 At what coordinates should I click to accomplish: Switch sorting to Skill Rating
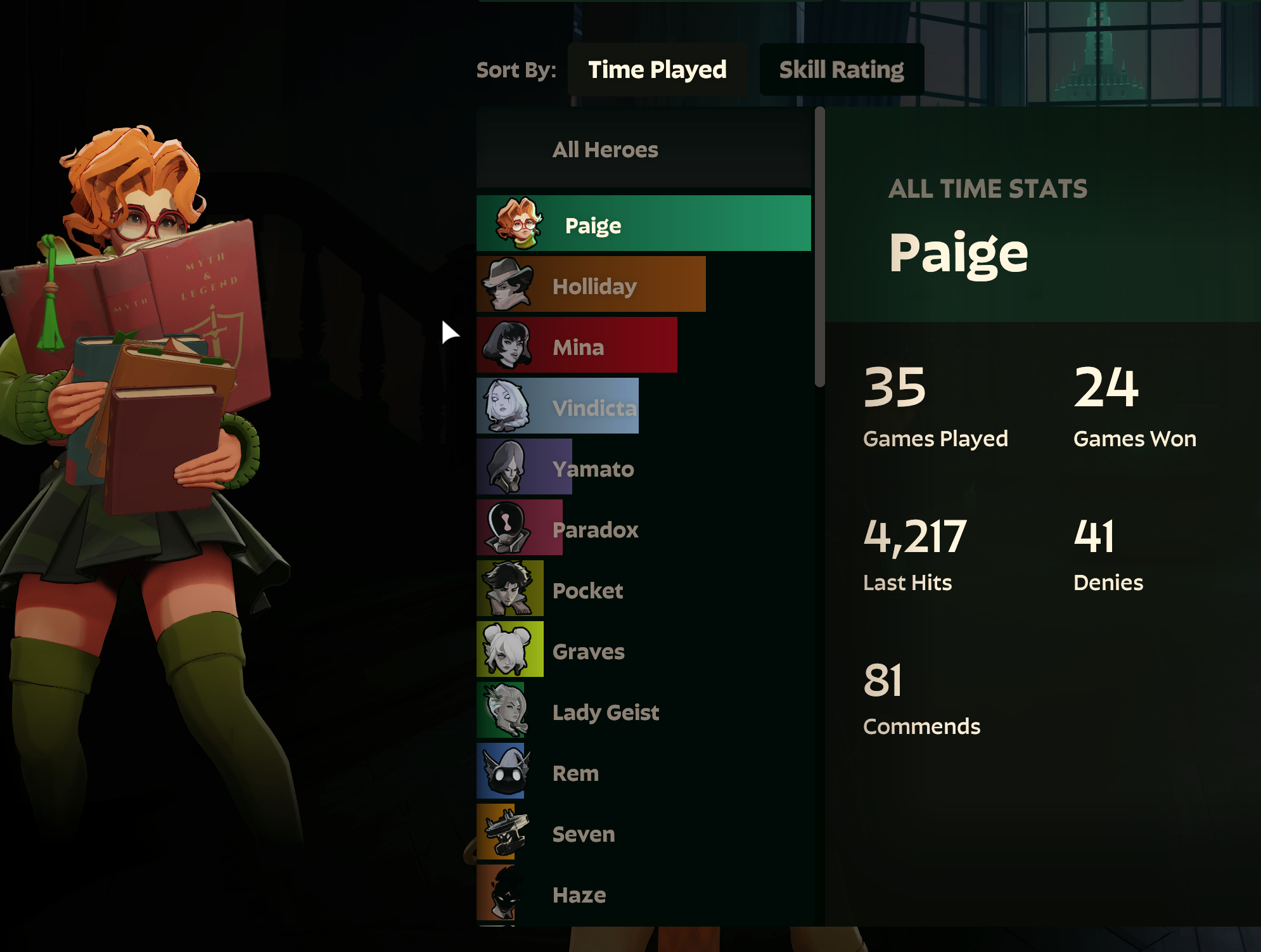click(841, 70)
